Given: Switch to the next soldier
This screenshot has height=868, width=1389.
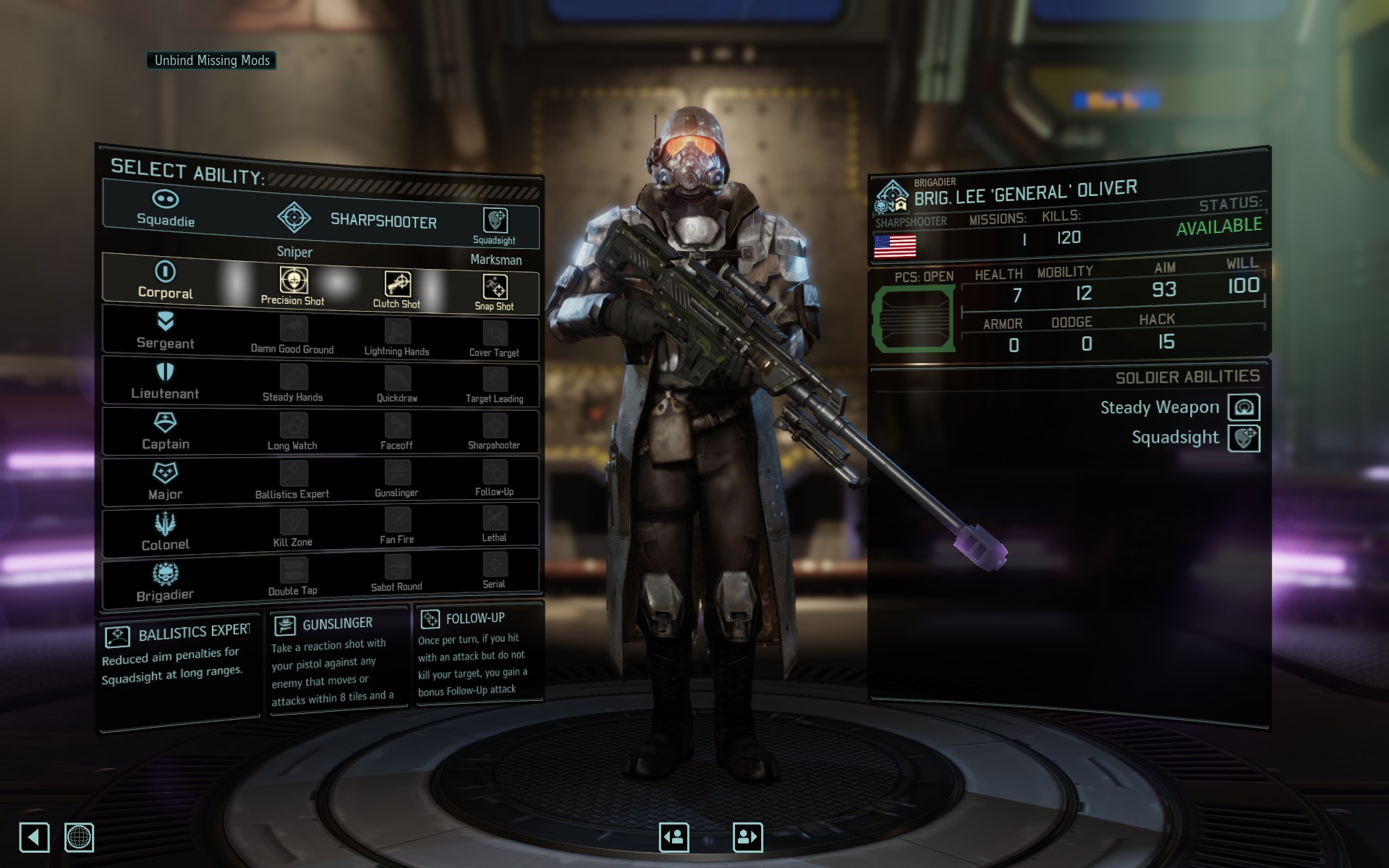Looking at the screenshot, I should (748, 838).
